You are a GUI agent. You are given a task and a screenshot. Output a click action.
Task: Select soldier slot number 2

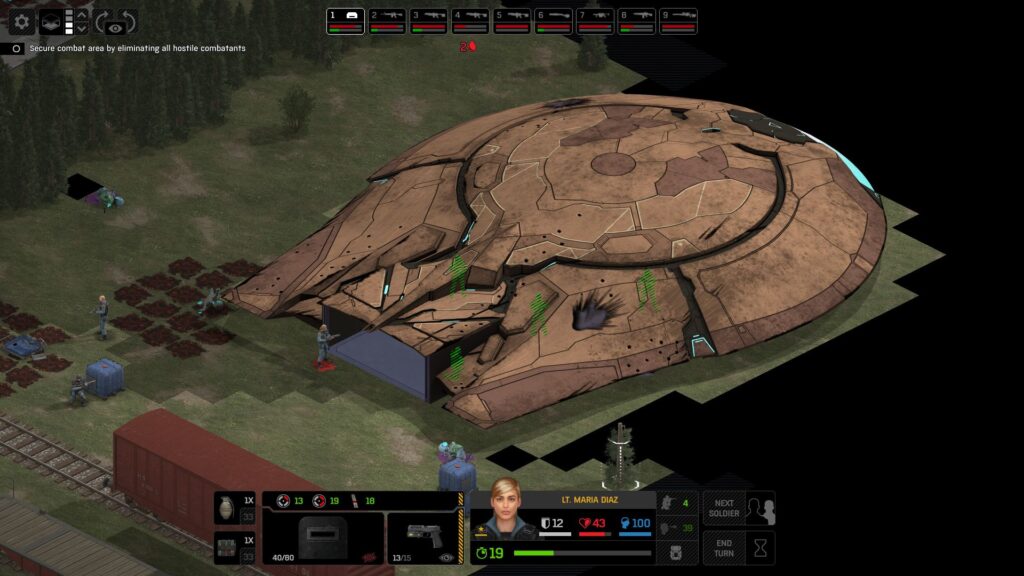(x=387, y=20)
